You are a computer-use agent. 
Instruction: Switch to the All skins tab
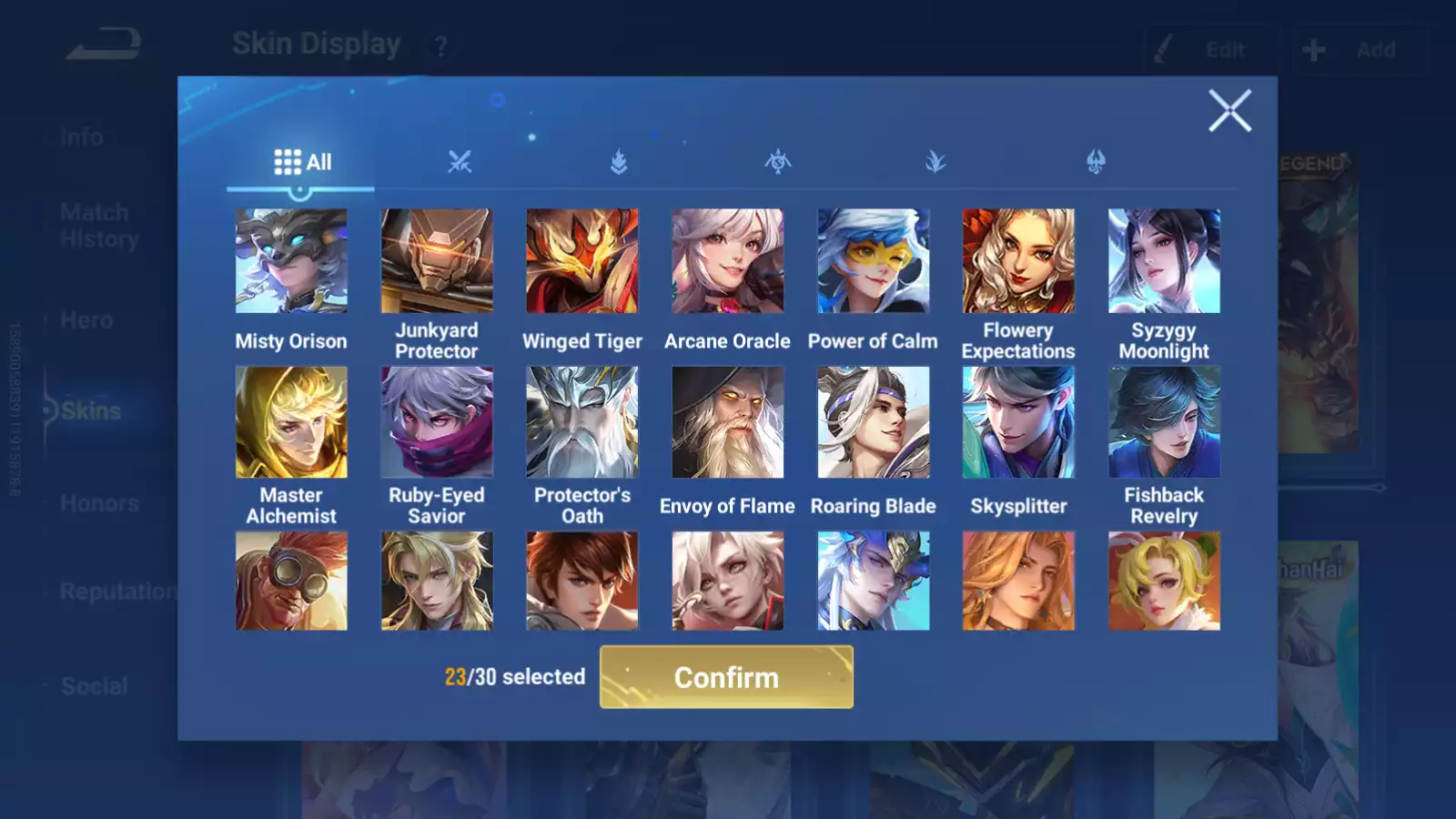pyautogui.click(x=302, y=162)
